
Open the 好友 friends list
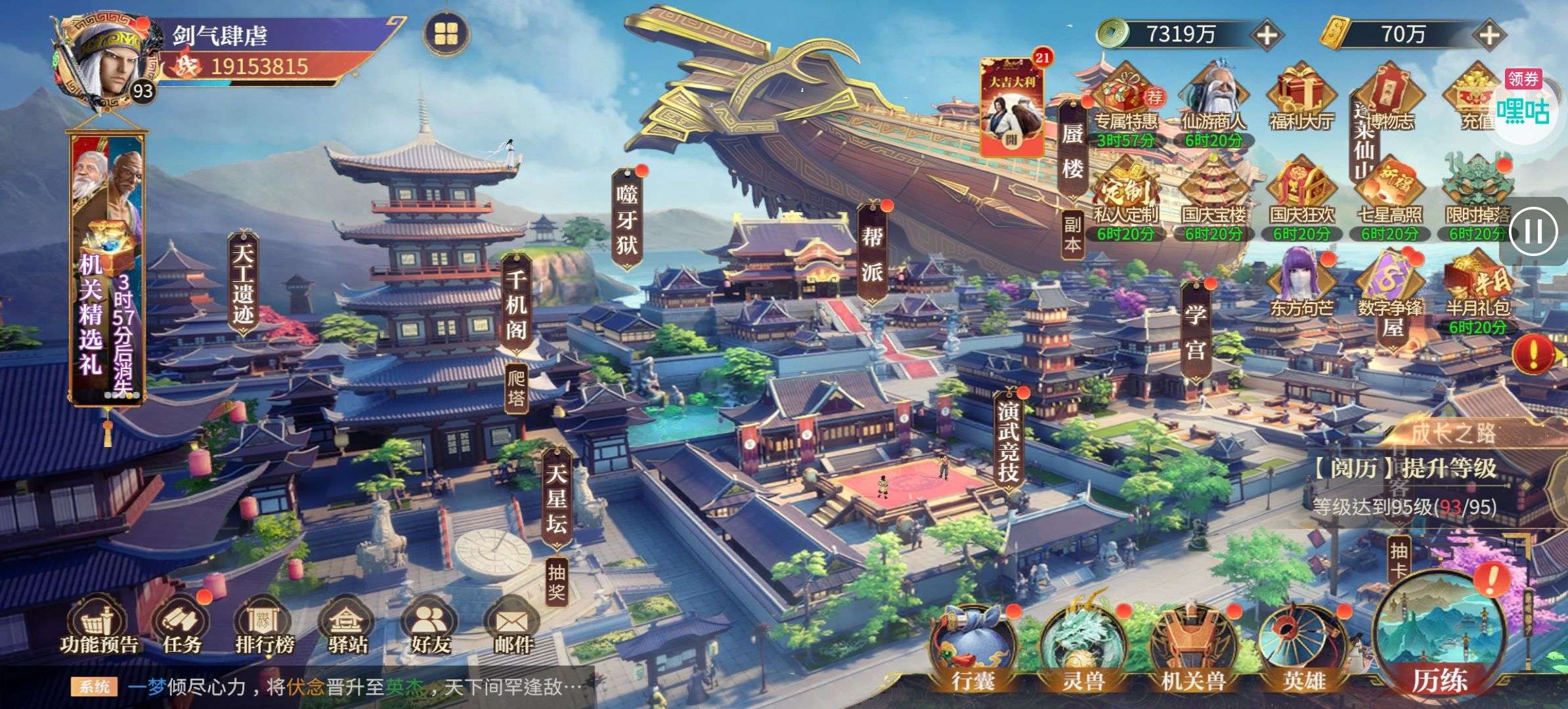click(x=431, y=627)
